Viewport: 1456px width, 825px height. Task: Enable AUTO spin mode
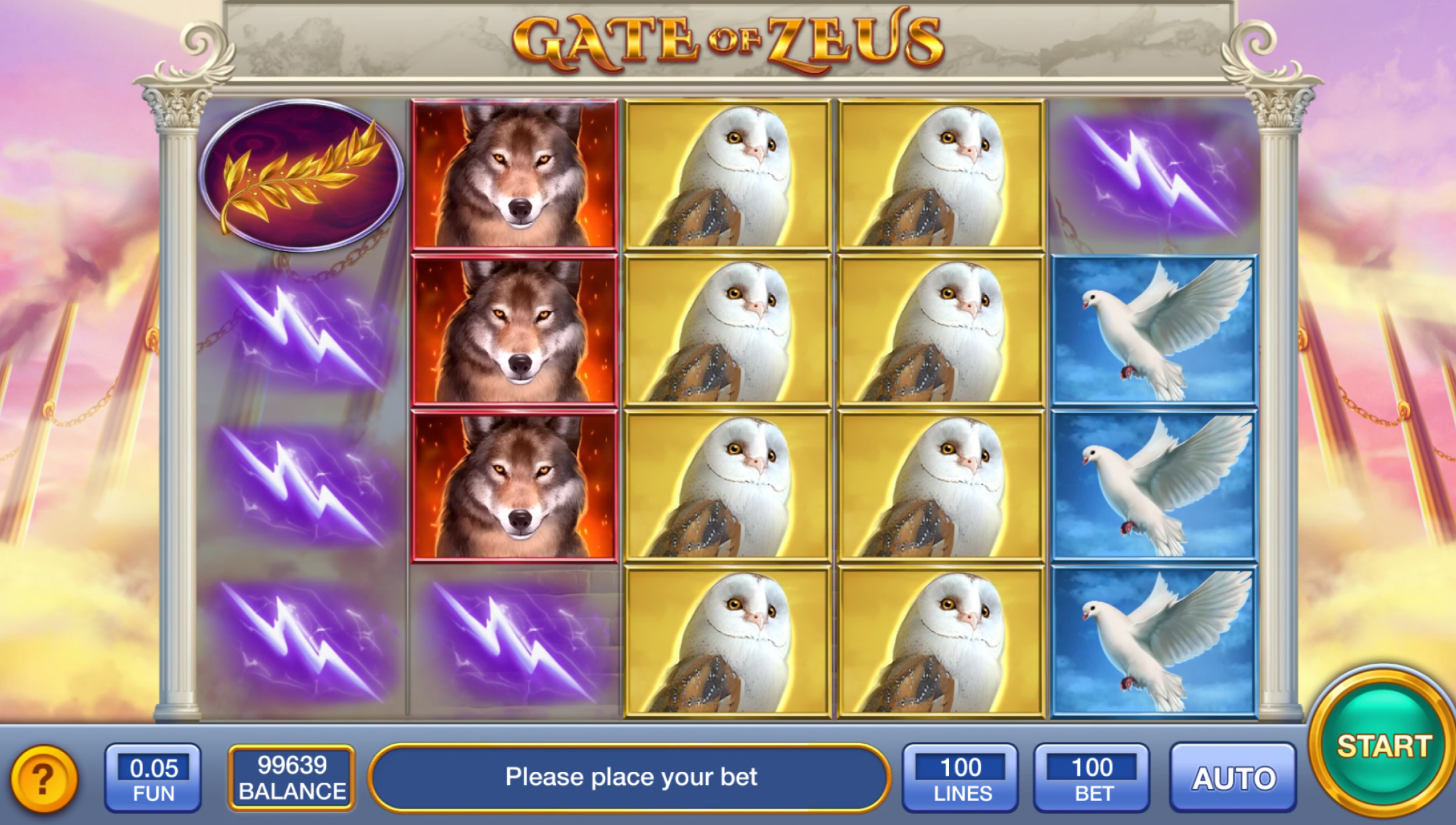[1233, 778]
